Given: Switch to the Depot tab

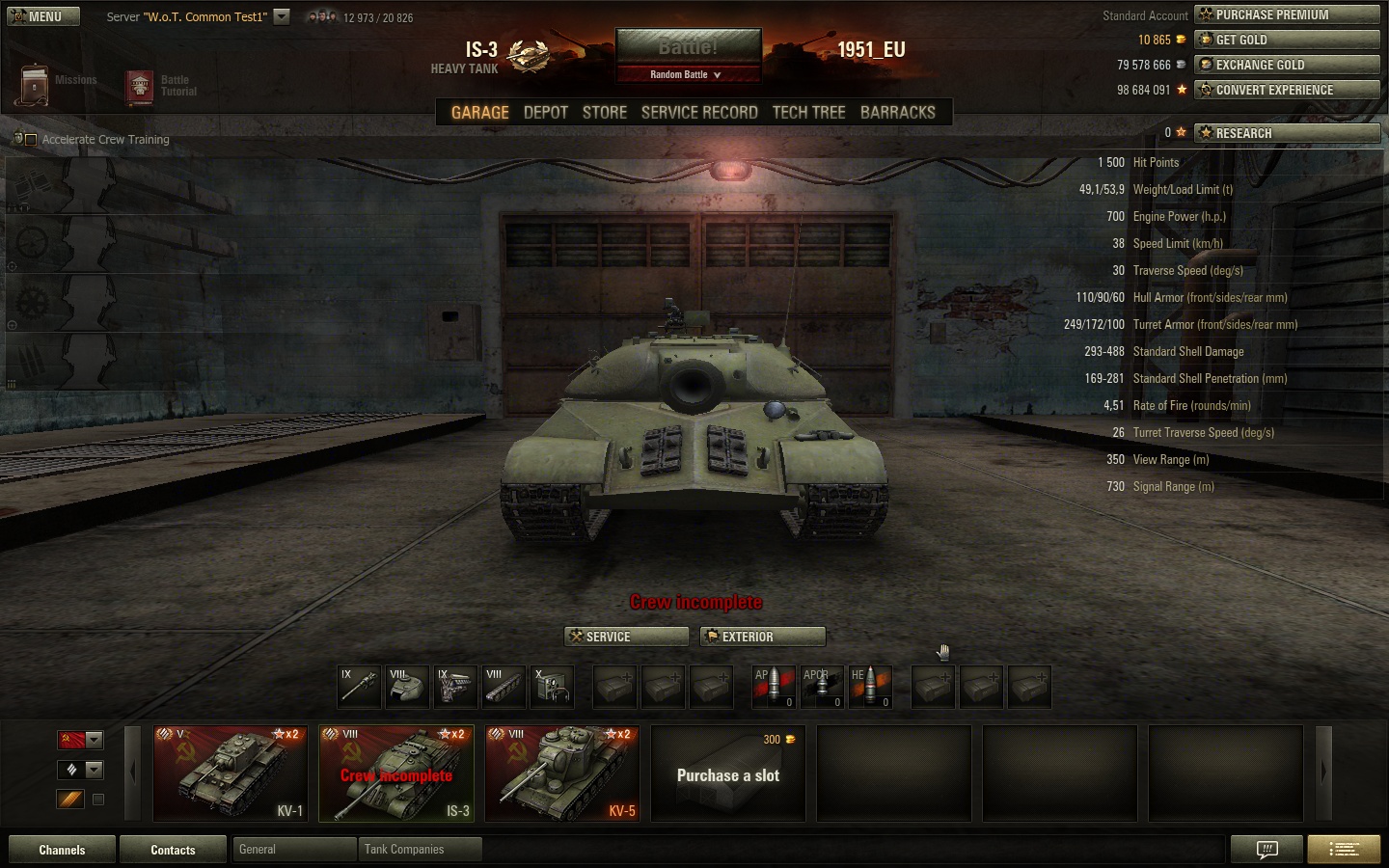Looking at the screenshot, I should point(545,112).
